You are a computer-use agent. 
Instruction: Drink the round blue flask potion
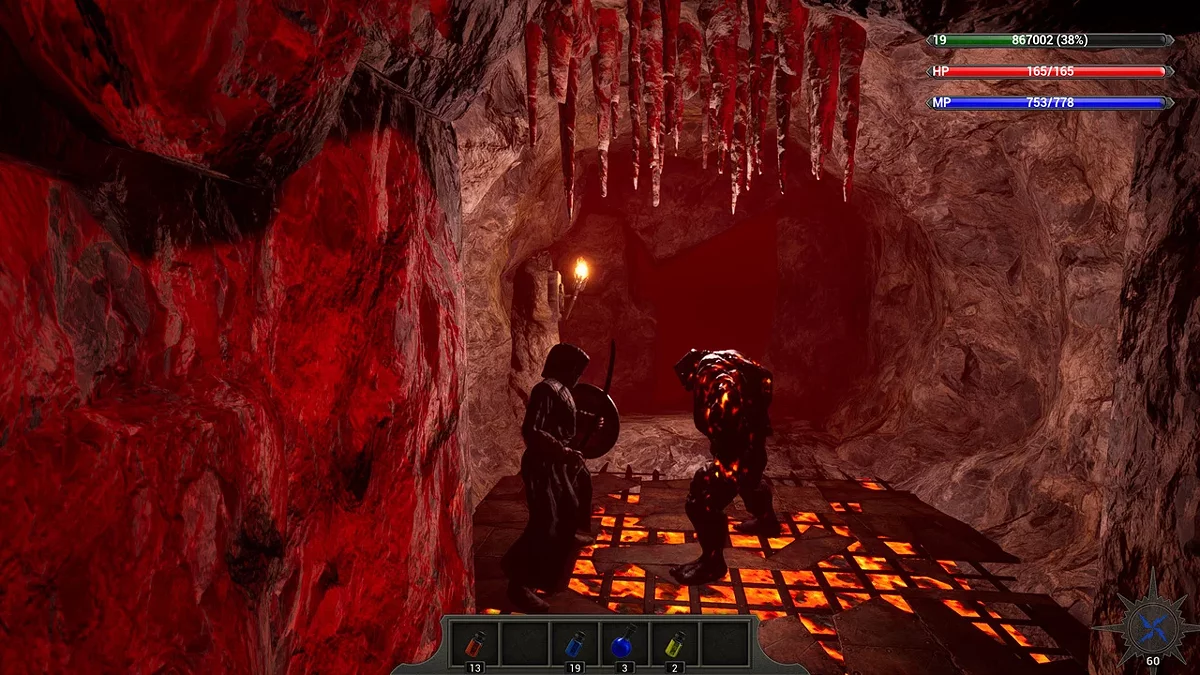[x=624, y=643]
